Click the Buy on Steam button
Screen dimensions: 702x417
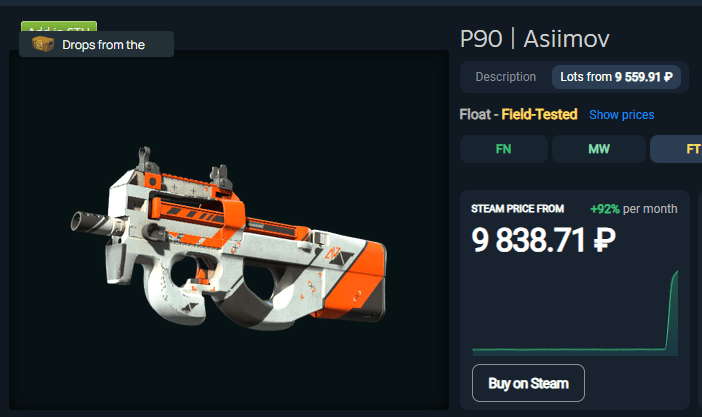coord(528,383)
